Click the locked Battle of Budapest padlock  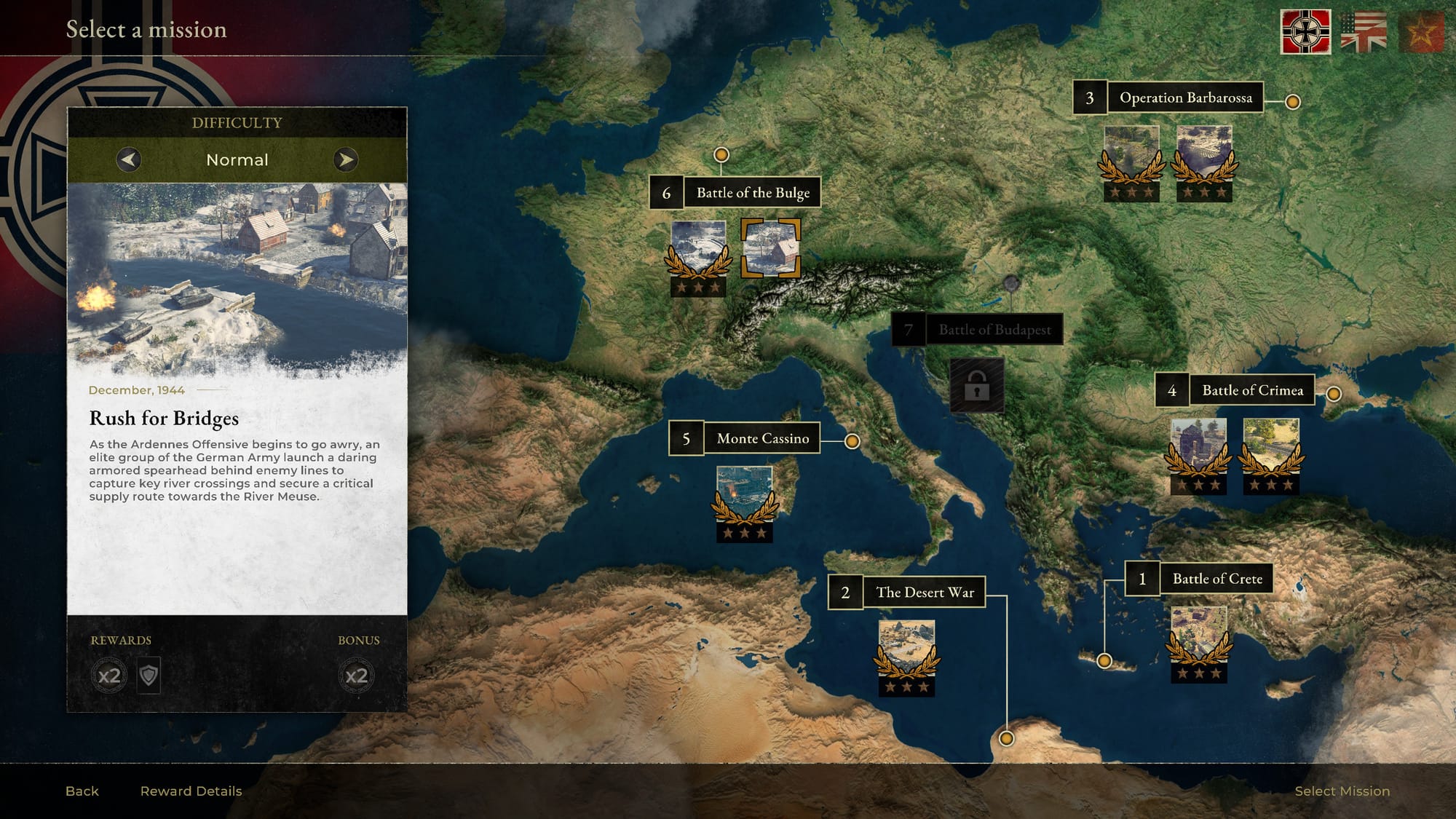tap(976, 385)
